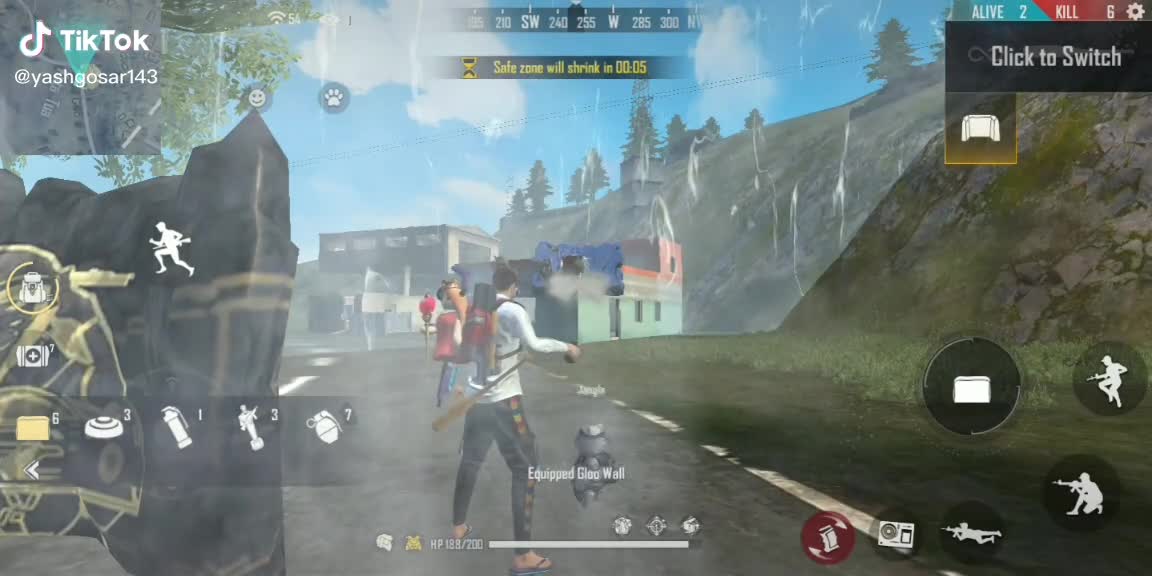
Task: Collapse the item bar with the double arrow
Action: pyautogui.click(x=31, y=471)
